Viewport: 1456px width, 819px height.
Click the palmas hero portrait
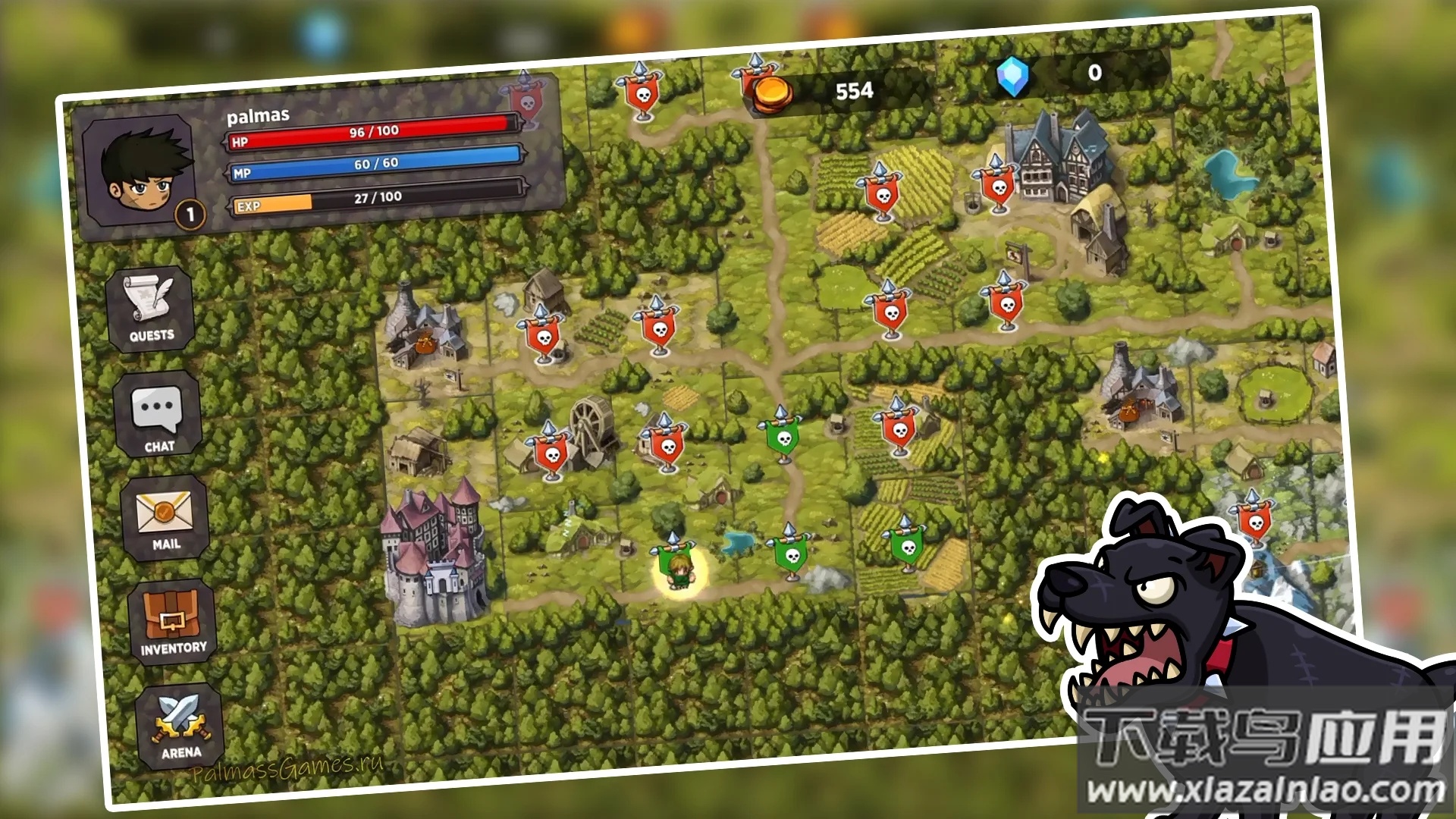pos(140,172)
